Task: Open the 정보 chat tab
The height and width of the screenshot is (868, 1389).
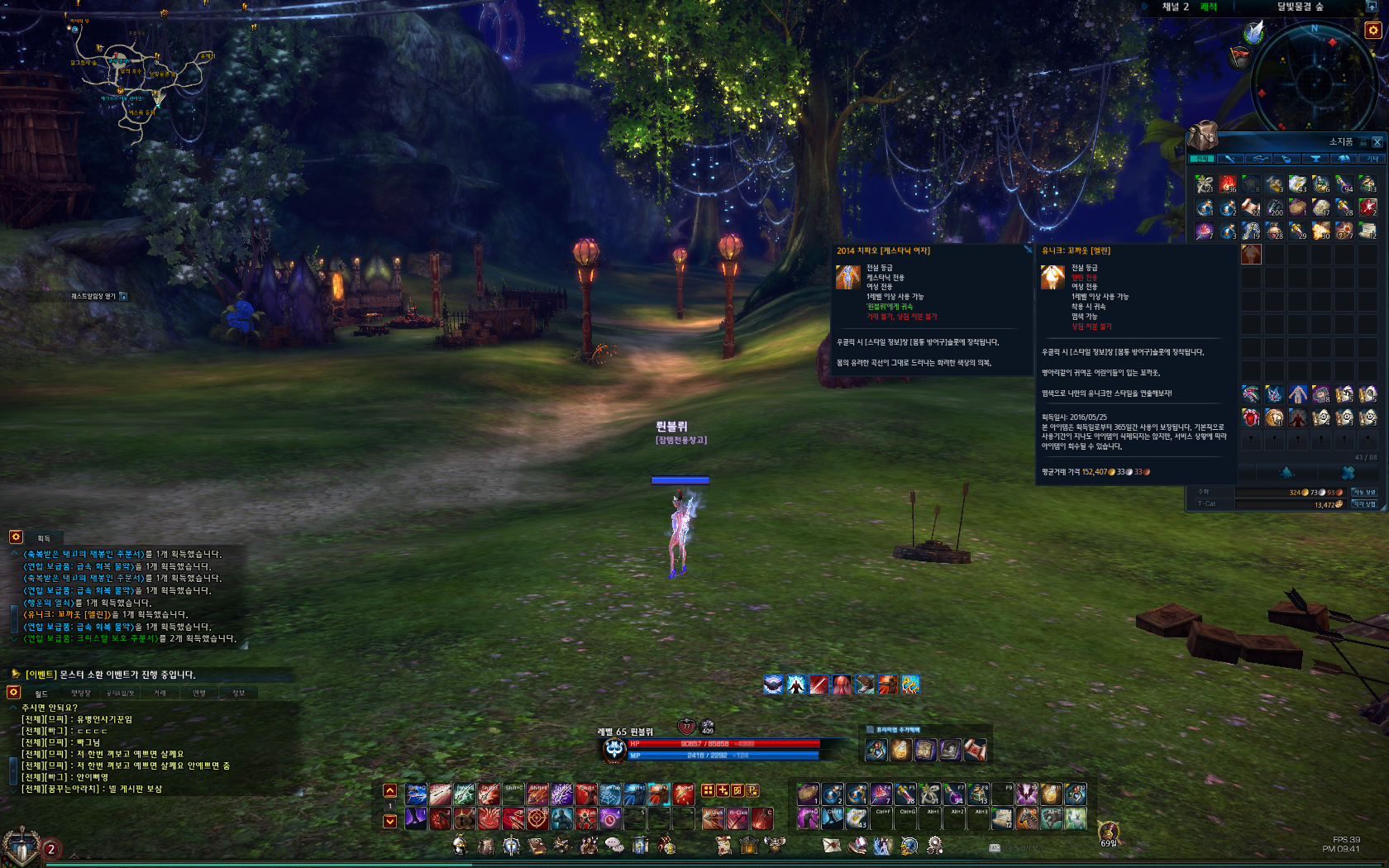Action: (x=238, y=693)
